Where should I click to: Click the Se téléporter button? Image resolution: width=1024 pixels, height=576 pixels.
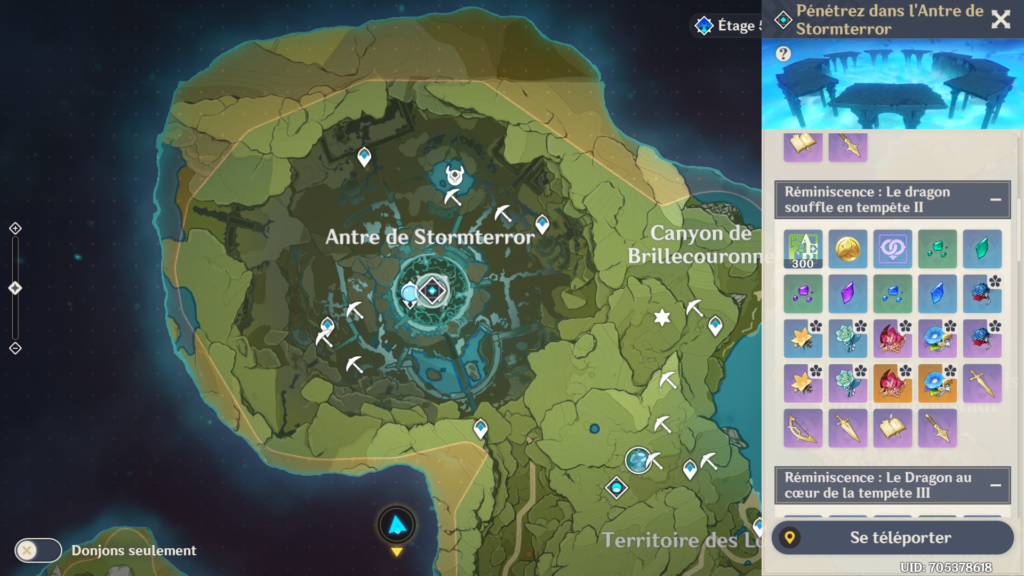(893, 537)
